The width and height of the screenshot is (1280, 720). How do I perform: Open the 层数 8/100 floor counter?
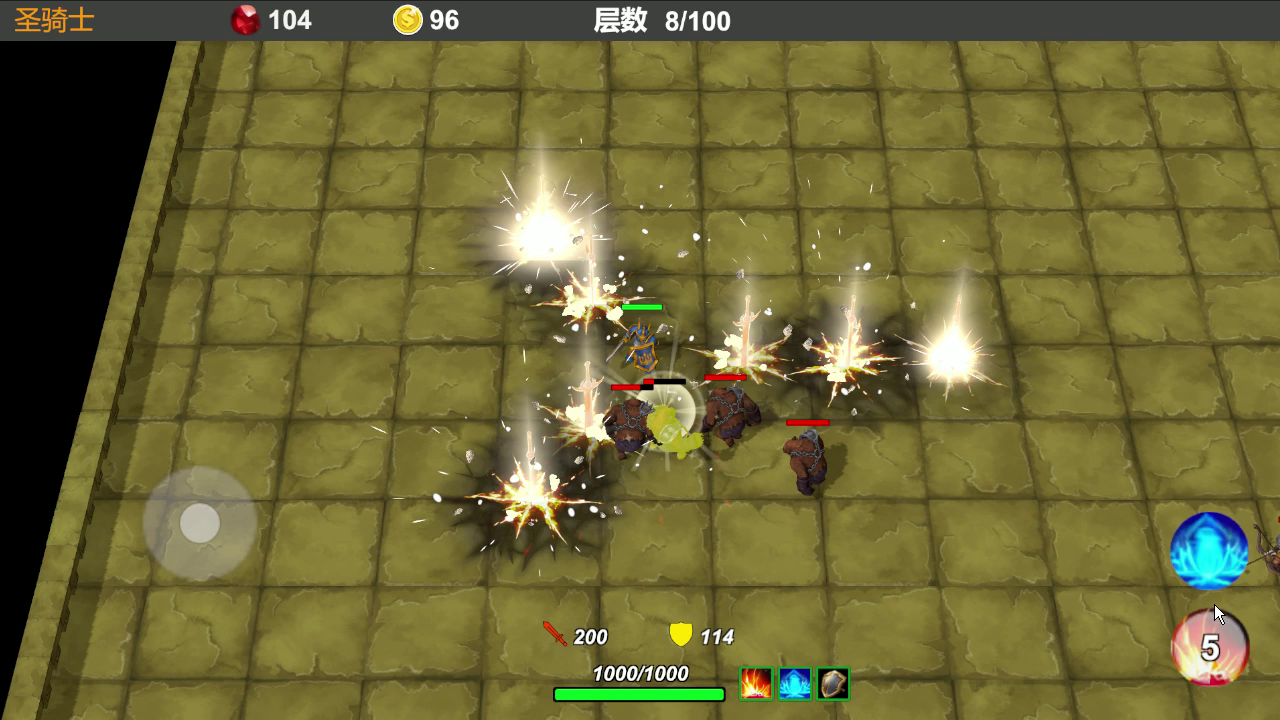653,20
